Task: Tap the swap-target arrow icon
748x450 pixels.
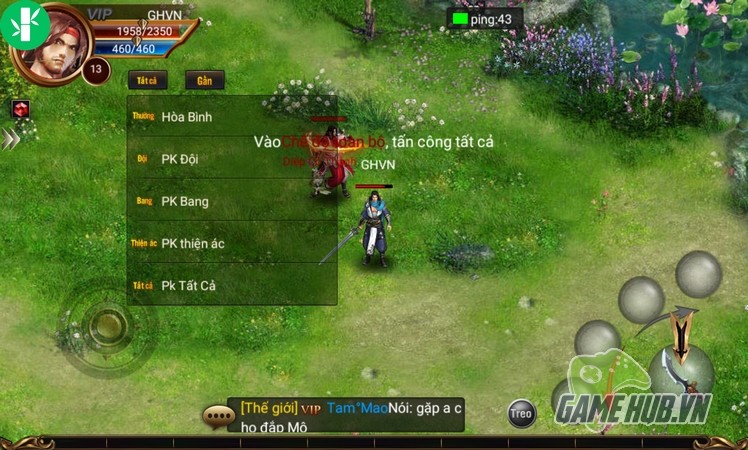Action: click(681, 332)
